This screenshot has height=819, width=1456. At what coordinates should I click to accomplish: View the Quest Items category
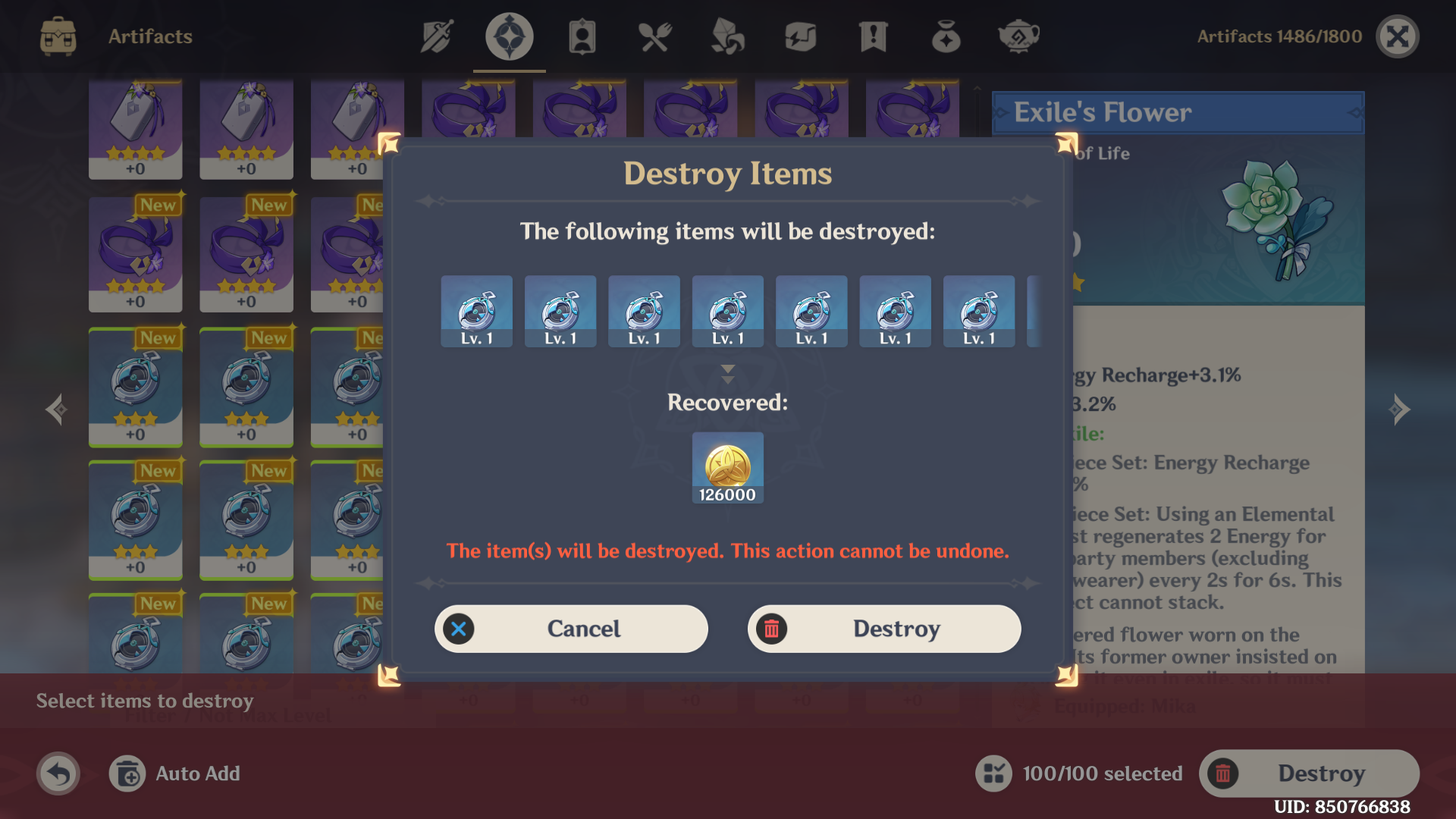874,36
